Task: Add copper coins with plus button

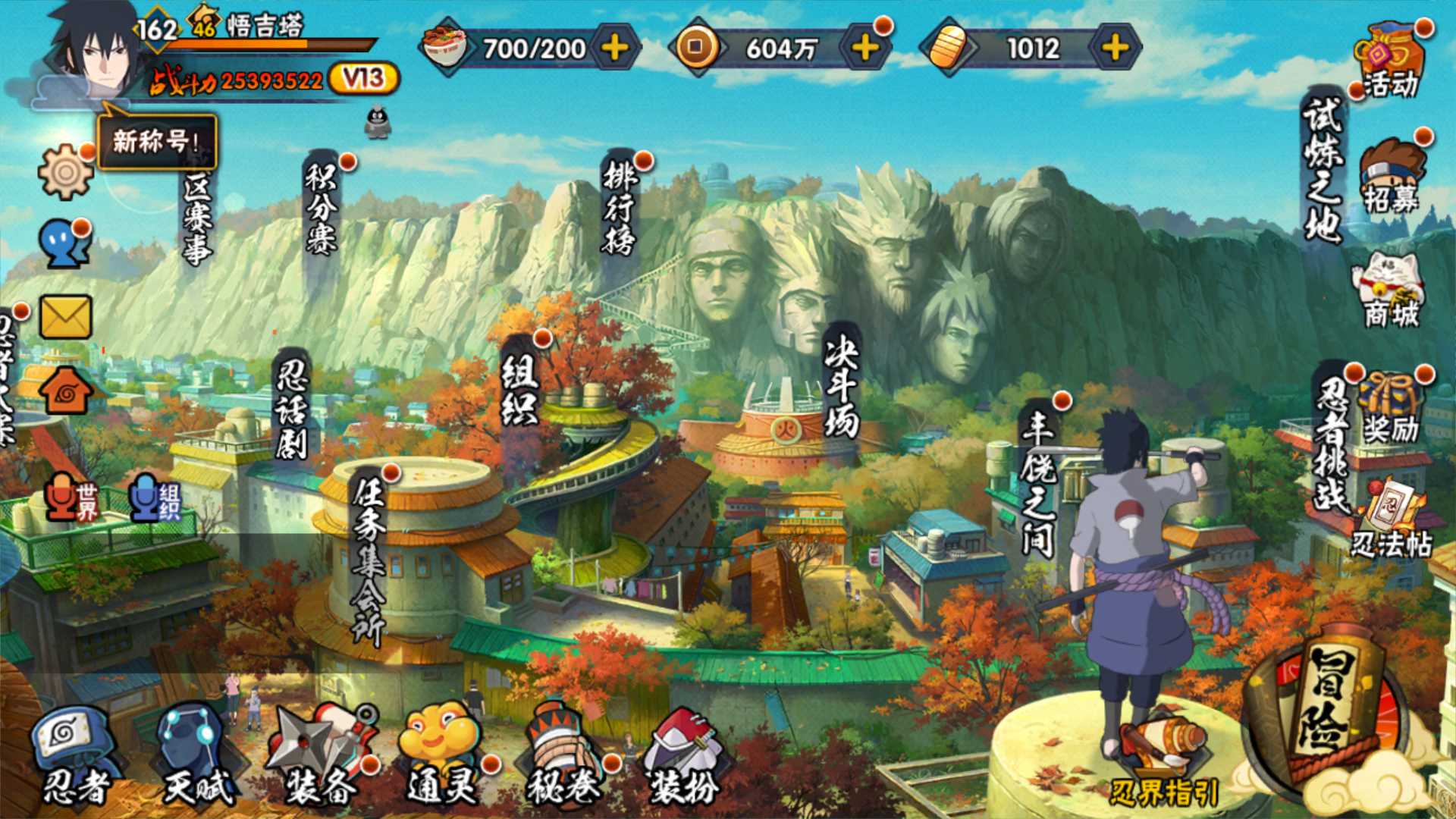Action: pyautogui.click(x=865, y=49)
